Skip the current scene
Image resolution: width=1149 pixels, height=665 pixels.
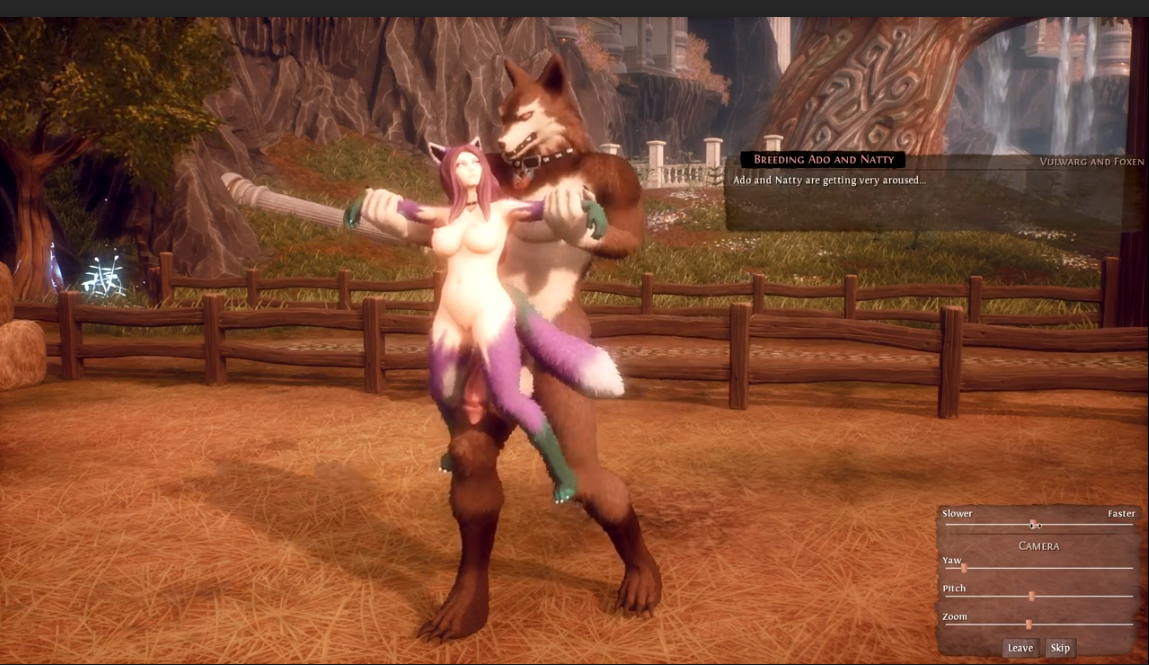(1060, 648)
